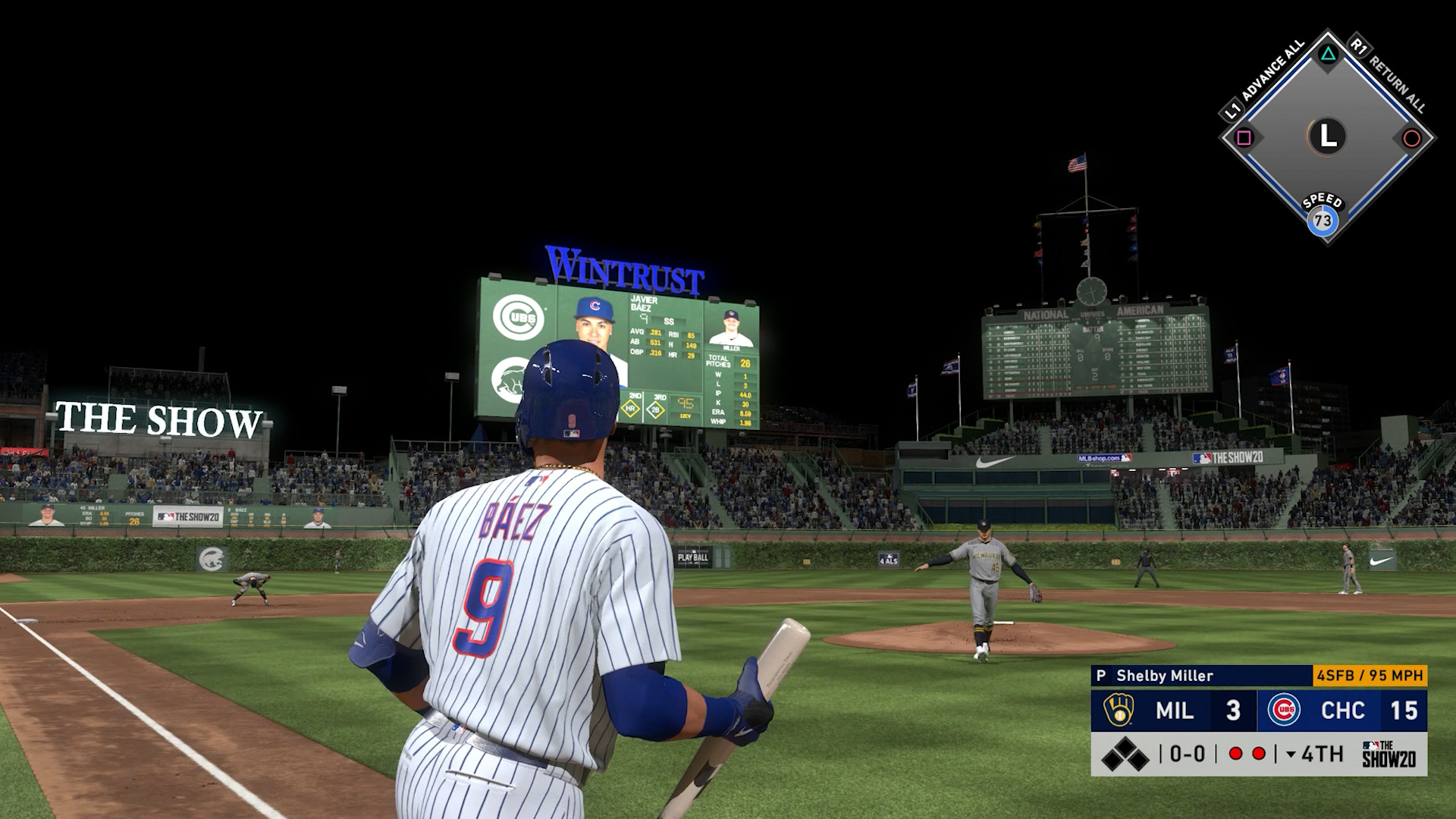Click the baserunning diamond display
This screenshot has width=1456, height=819.
click(x=1327, y=137)
